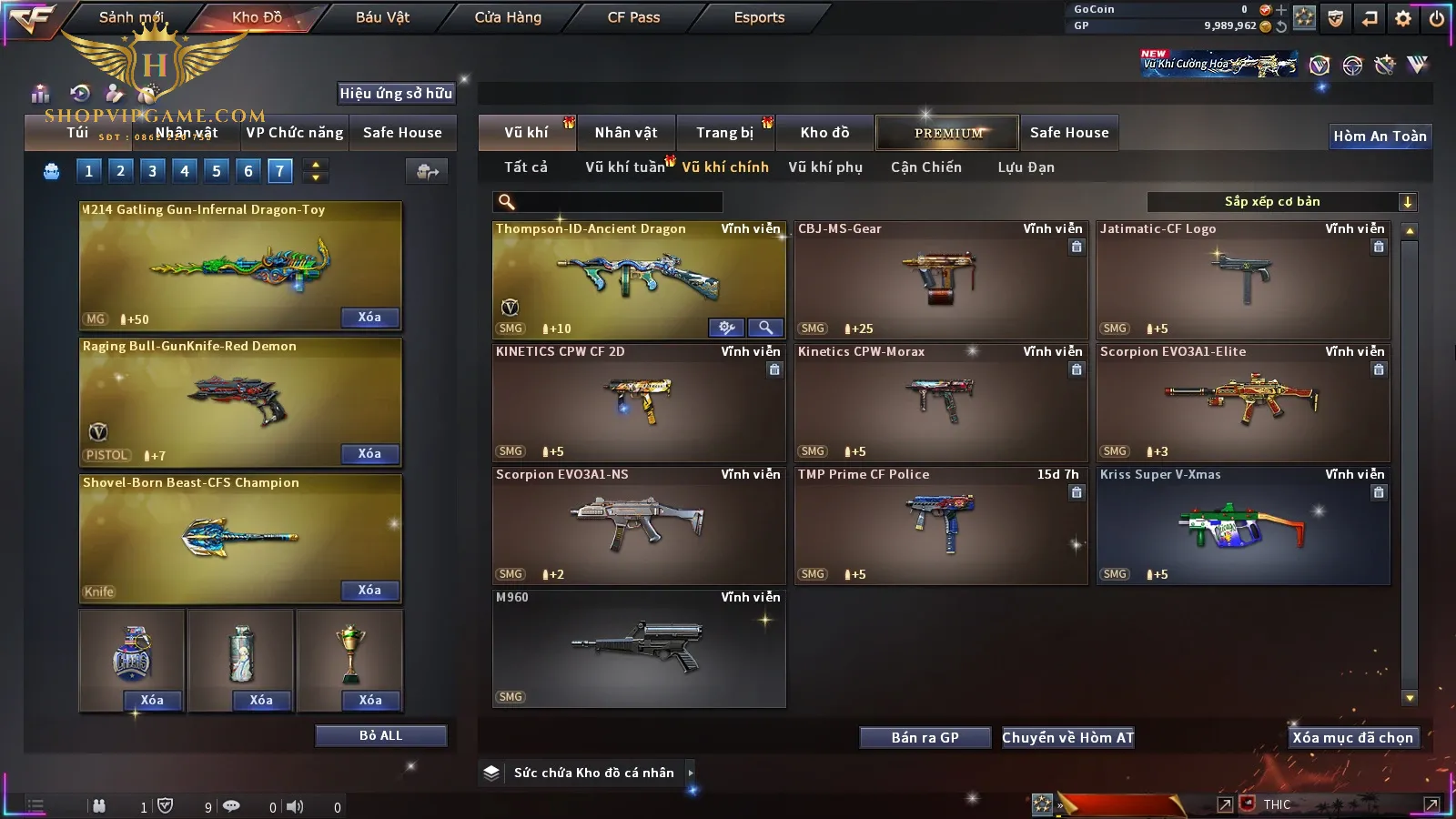Viewport: 1456px width, 819px height.
Task: Switch to the Nhân vật inventory tab
Action: coord(626,133)
